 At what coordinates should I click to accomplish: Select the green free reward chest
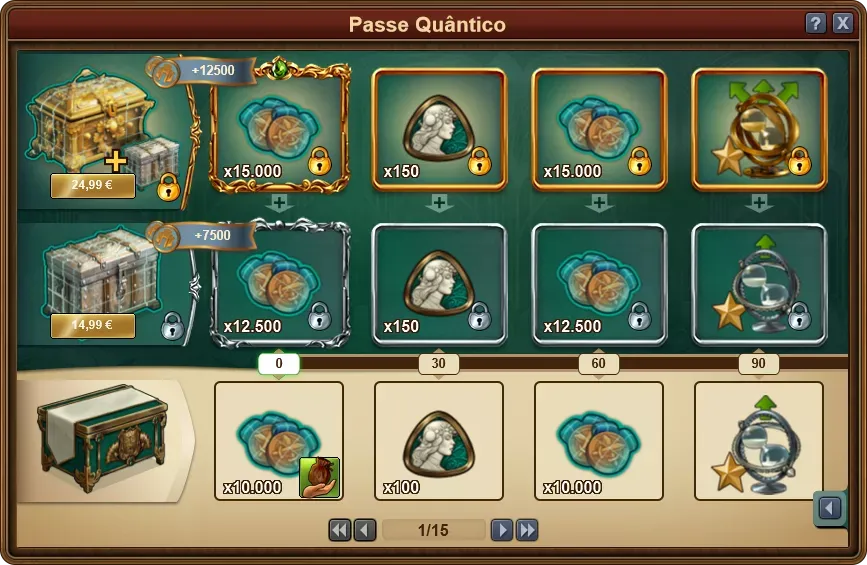[x=100, y=440]
